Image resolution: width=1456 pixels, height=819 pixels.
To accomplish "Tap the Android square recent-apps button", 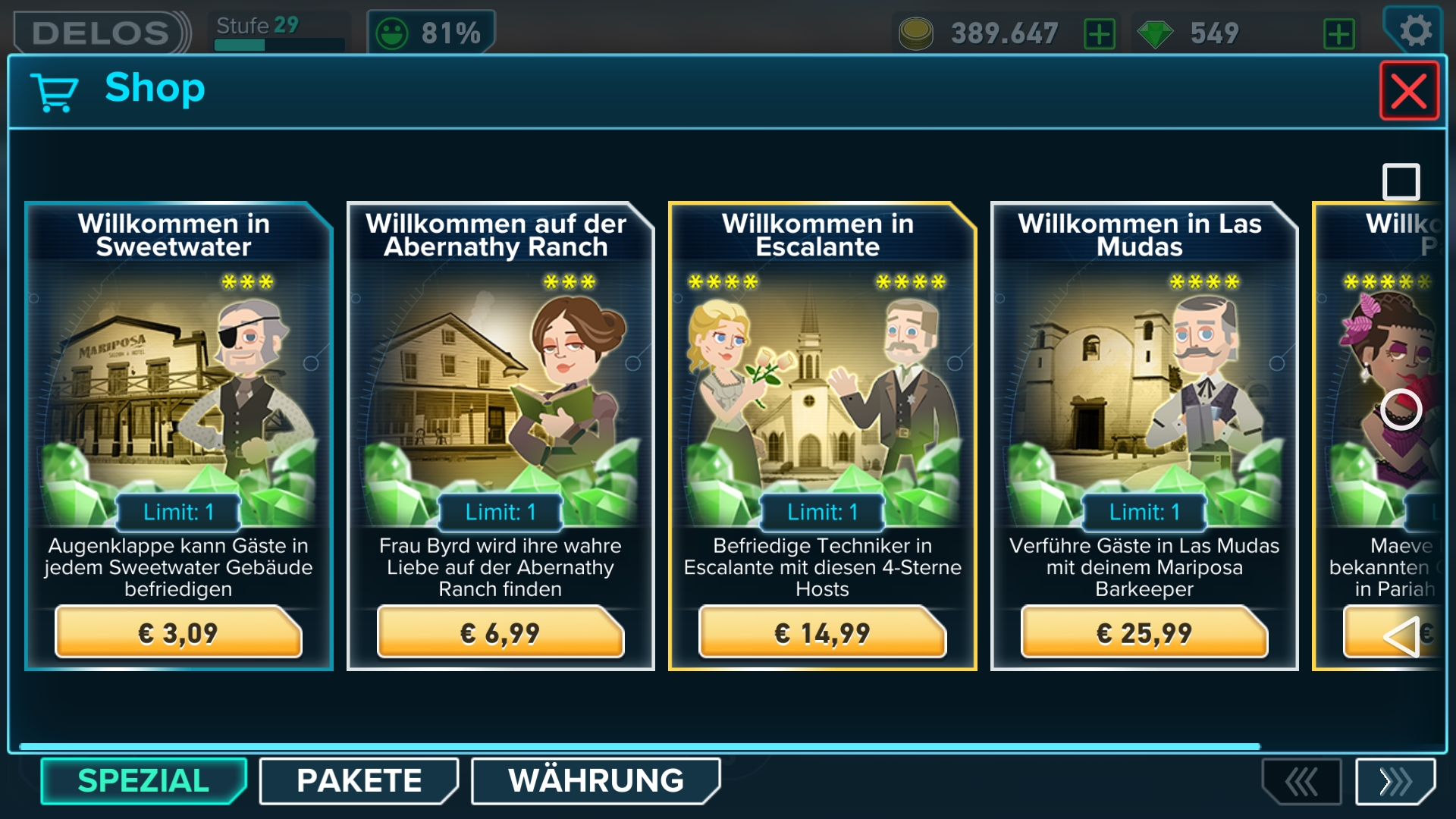I will point(1401,182).
